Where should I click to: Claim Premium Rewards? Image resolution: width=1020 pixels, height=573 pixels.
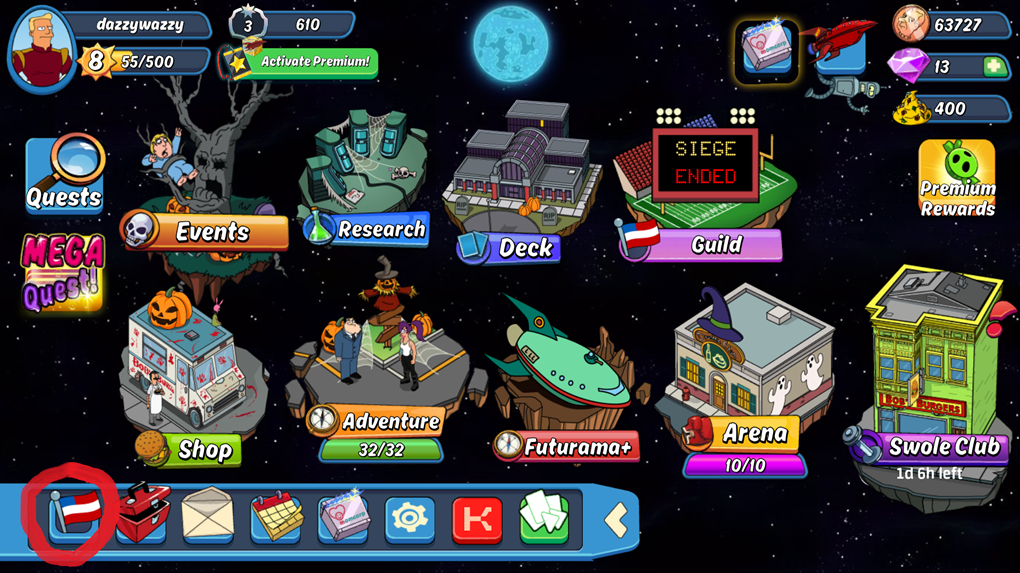point(957,178)
